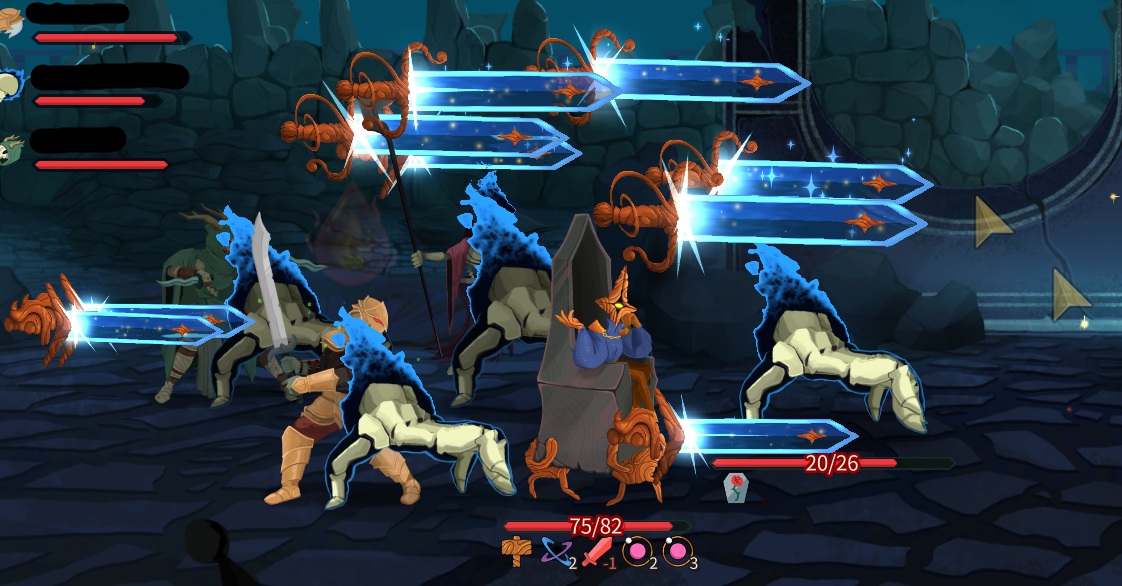The image size is (1122, 586).
Task: Inspect the rose tombstone enemy status icon
Action: (x=735, y=487)
